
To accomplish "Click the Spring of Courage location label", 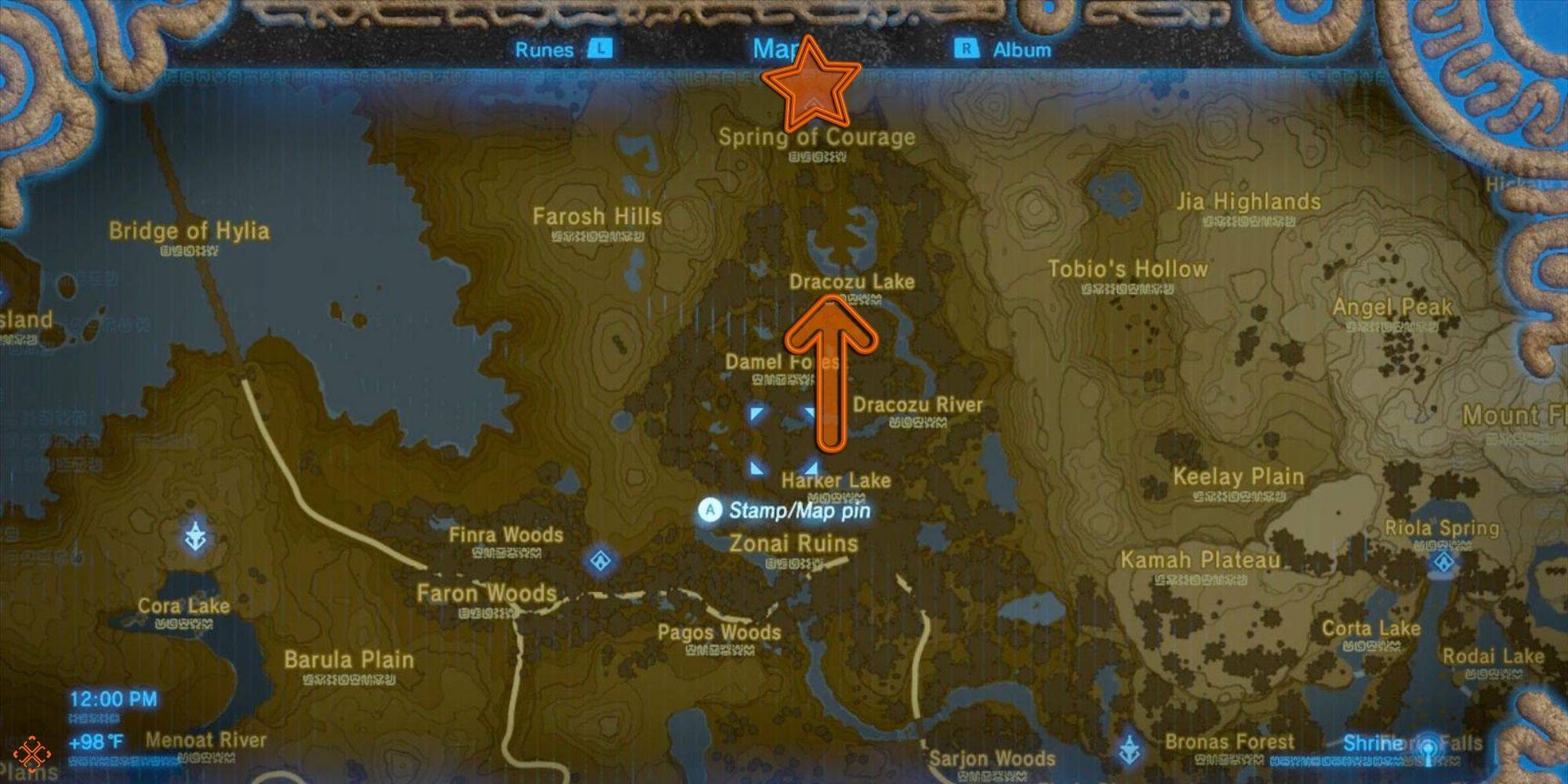I will tap(818, 137).
